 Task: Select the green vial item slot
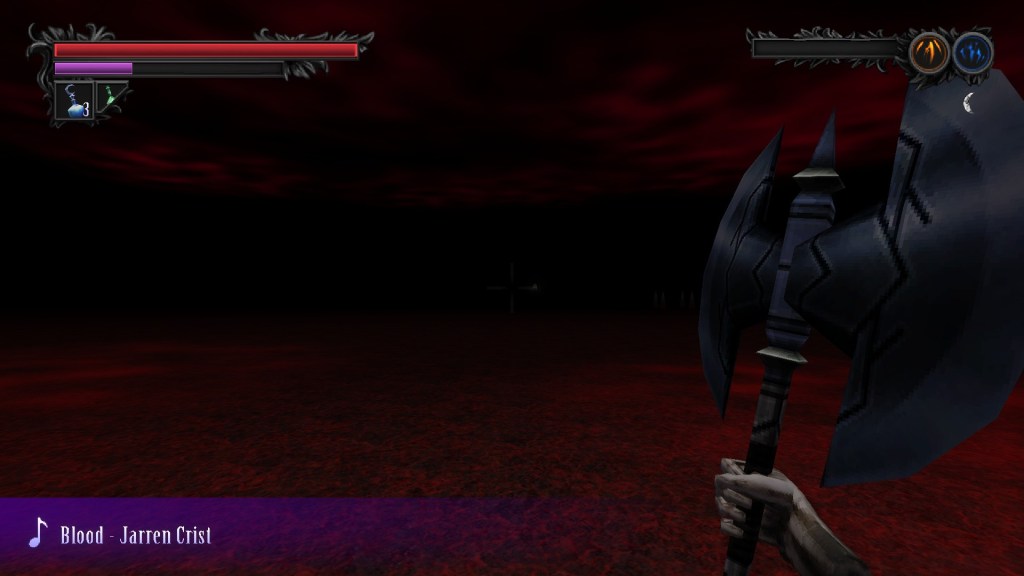[x=112, y=99]
